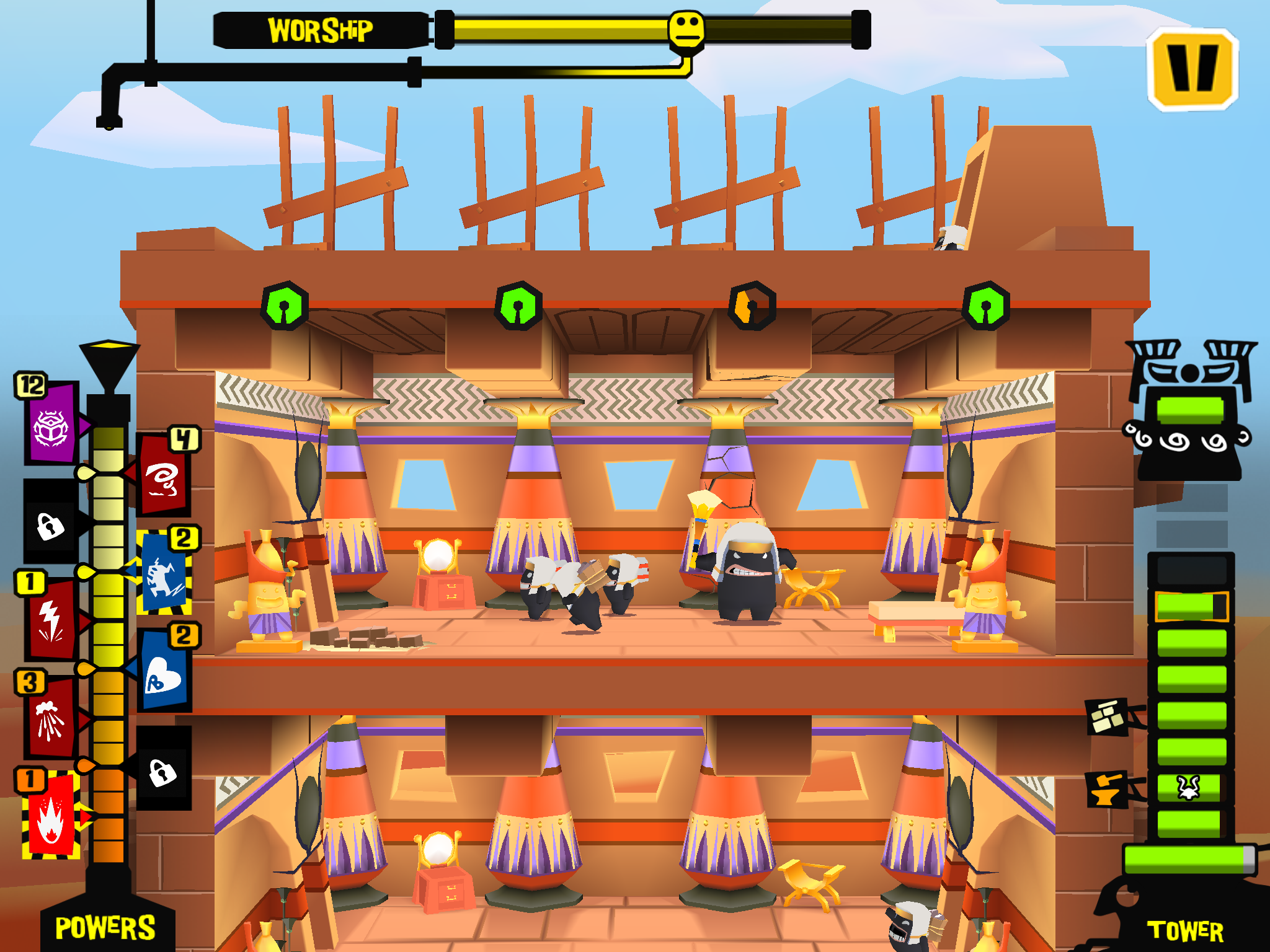
Task: Open the Tower panel label
Action: [1185, 930]
